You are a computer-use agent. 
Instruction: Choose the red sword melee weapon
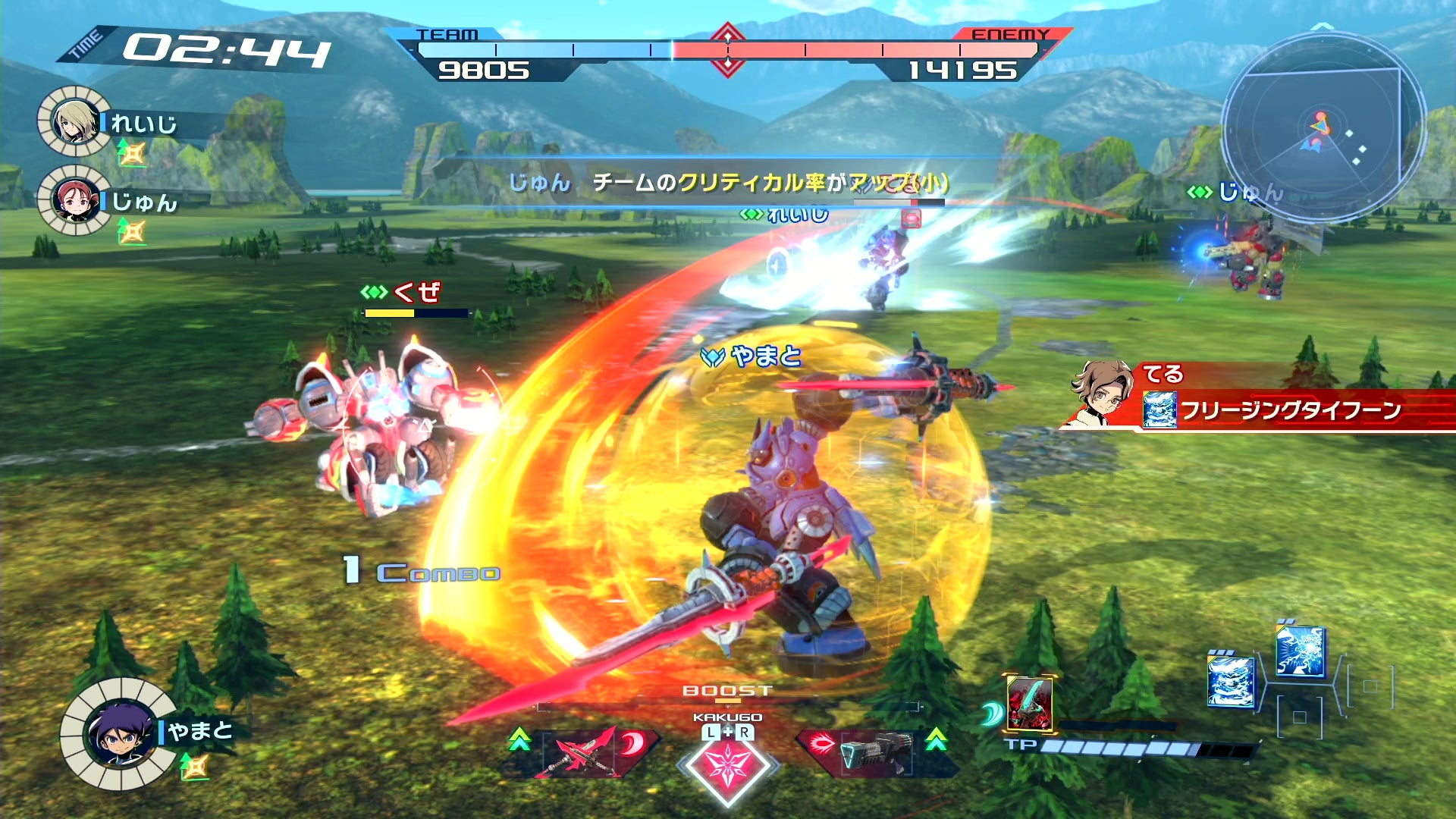[586, 752]
